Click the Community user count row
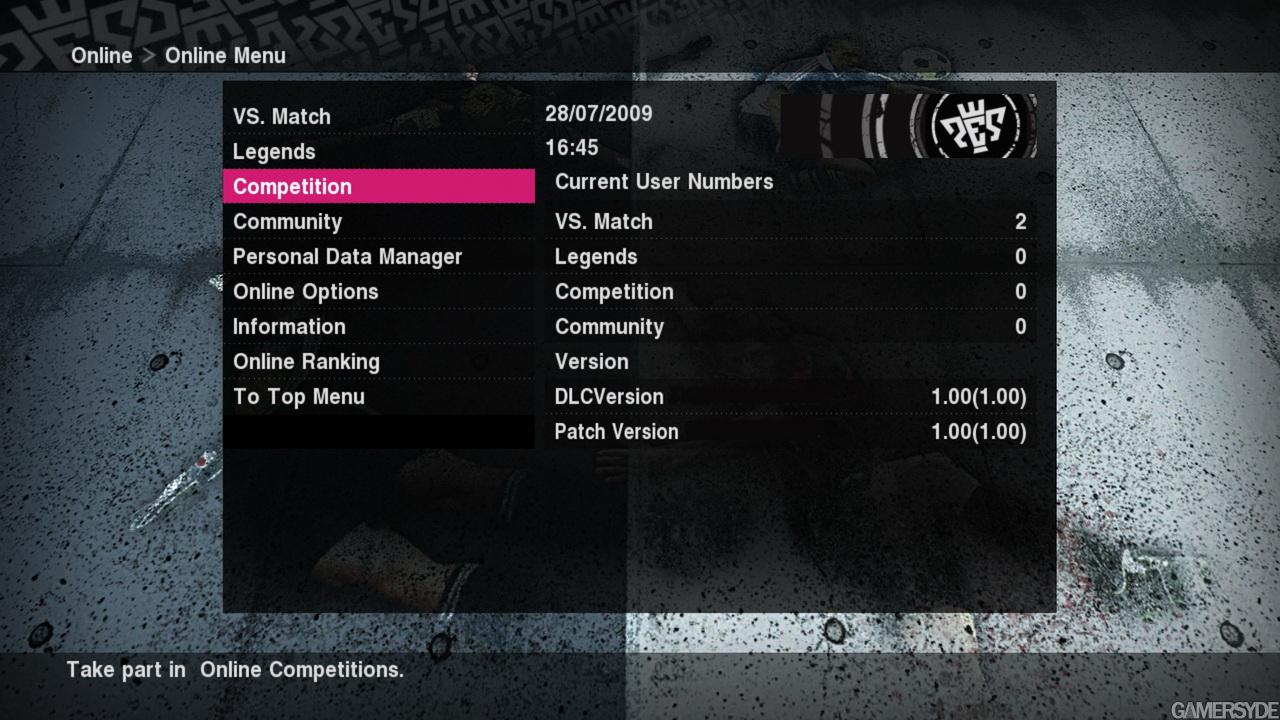Image resolution: width=1280 pixels, height=720 pixels. click(700, 326)
